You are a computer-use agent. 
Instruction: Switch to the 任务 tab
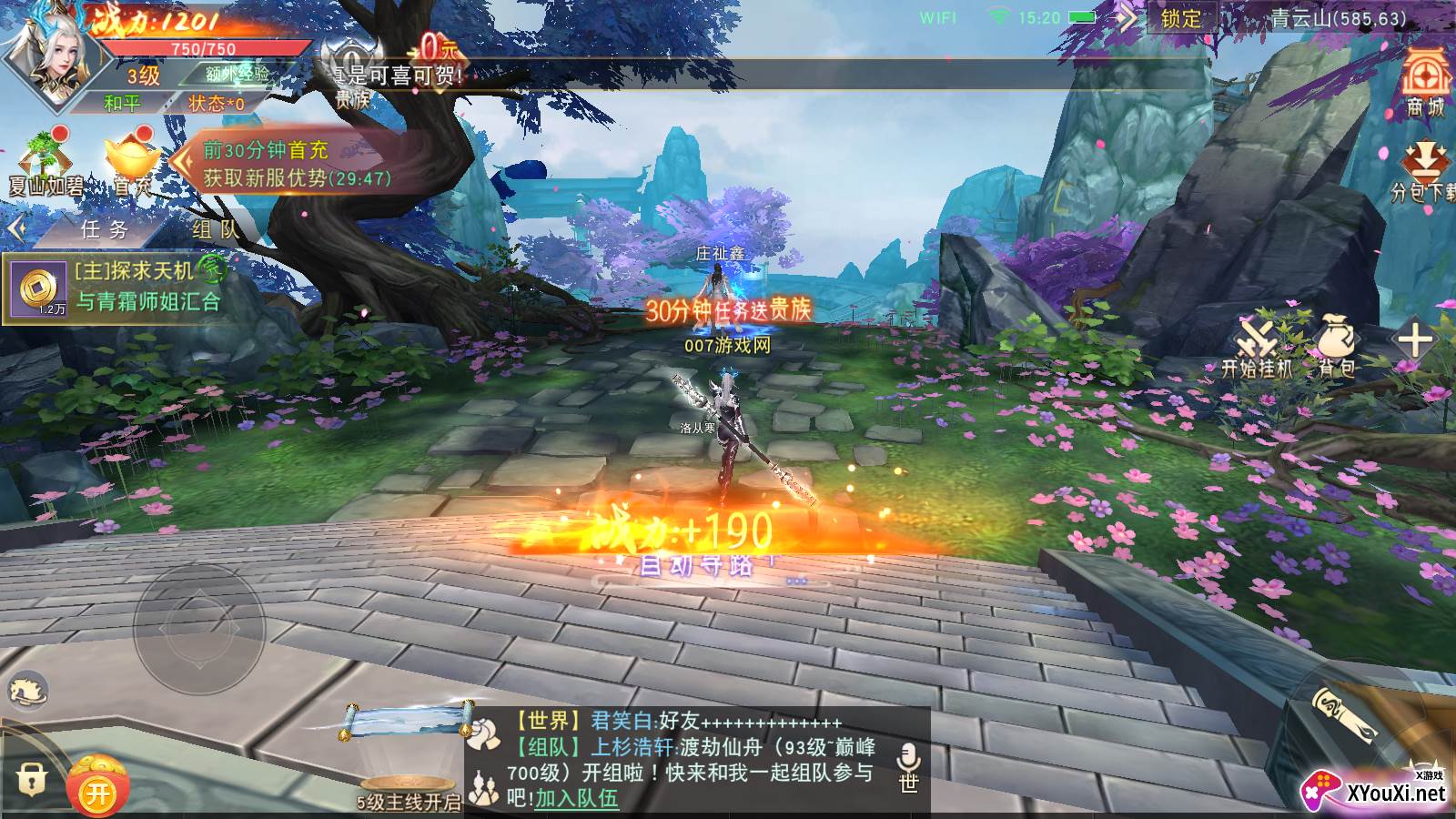pos(105,229)
